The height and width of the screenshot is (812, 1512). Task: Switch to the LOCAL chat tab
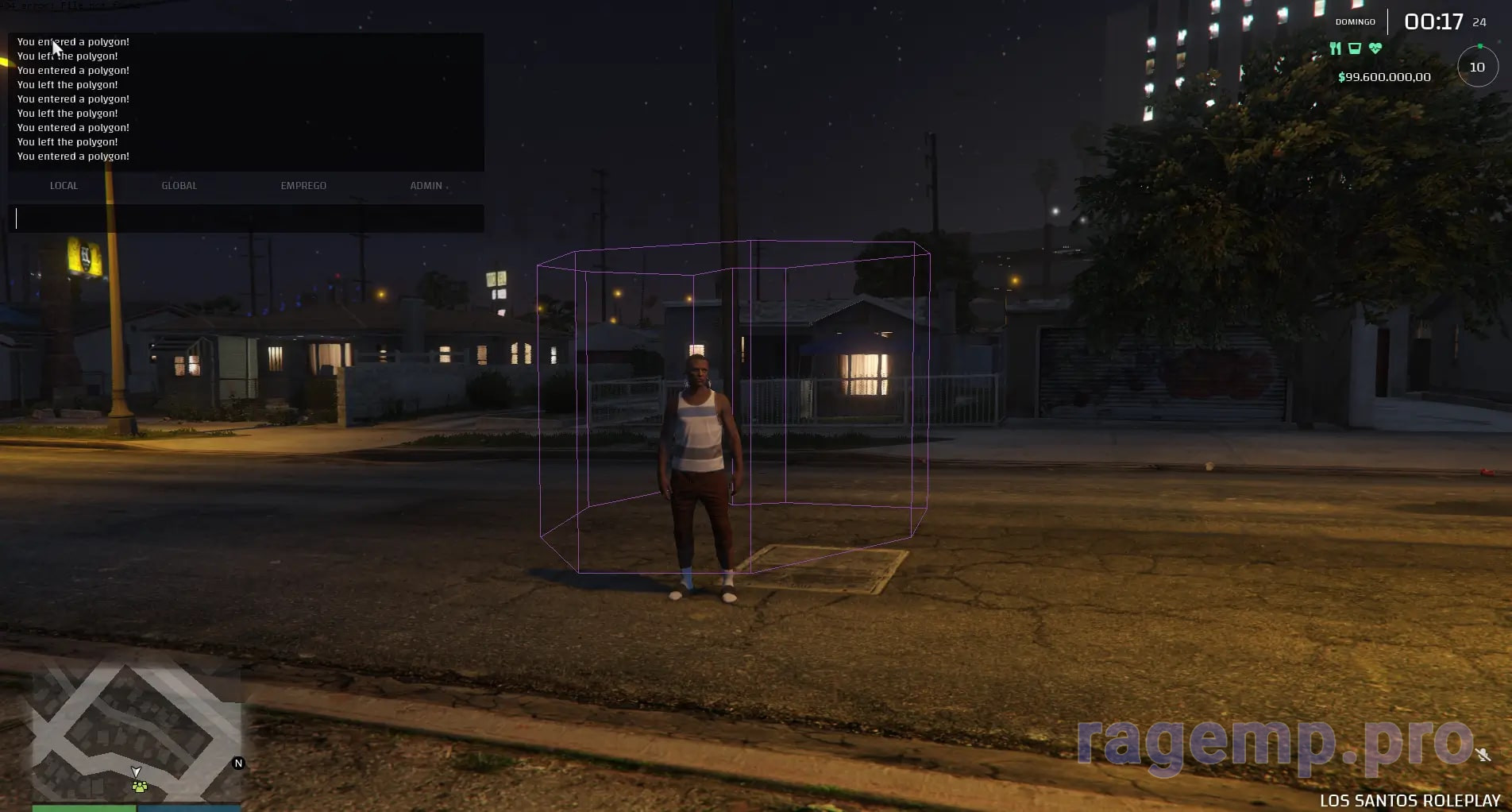click(x=64, y=186)
